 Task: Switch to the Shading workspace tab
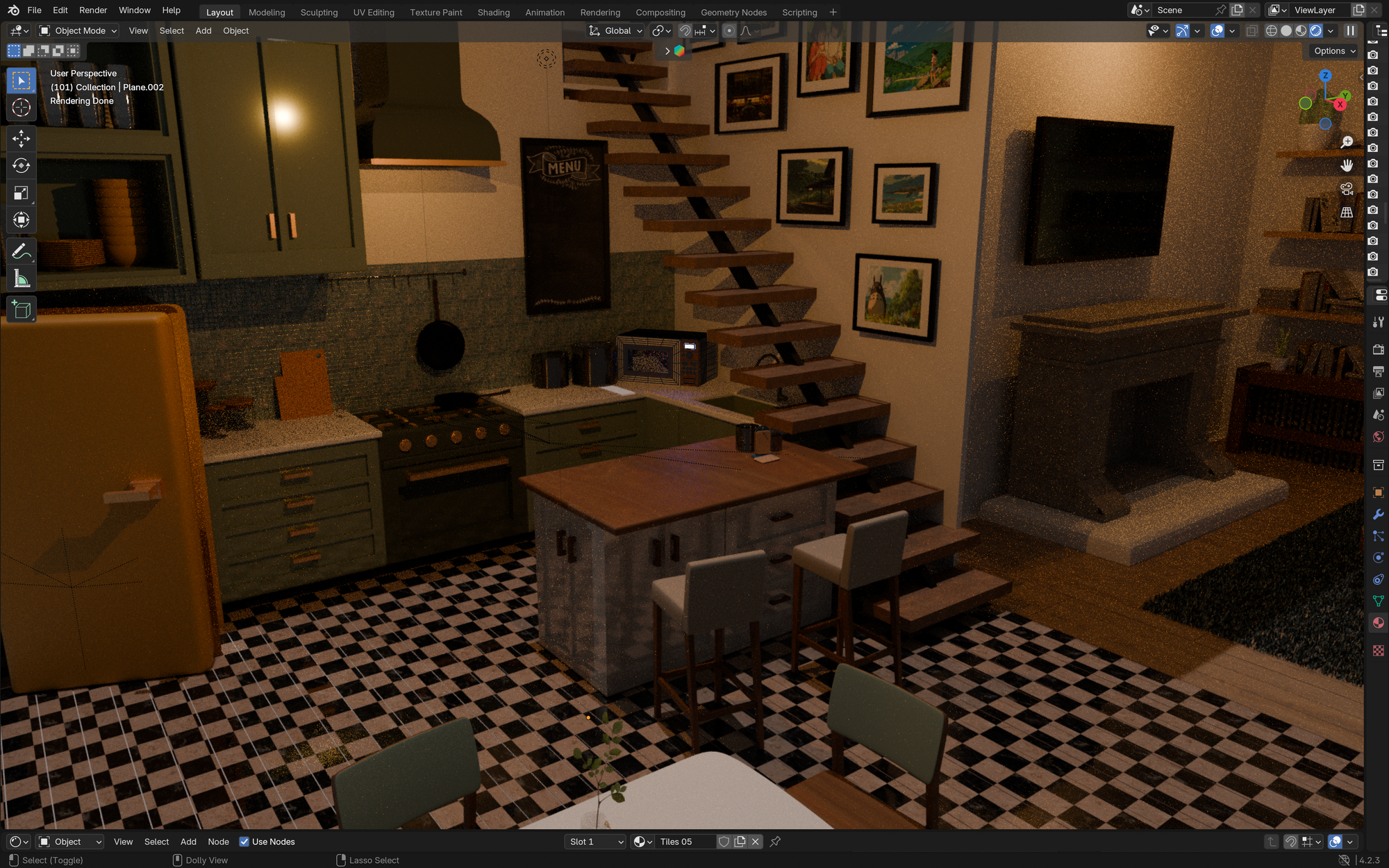point(493,12)
